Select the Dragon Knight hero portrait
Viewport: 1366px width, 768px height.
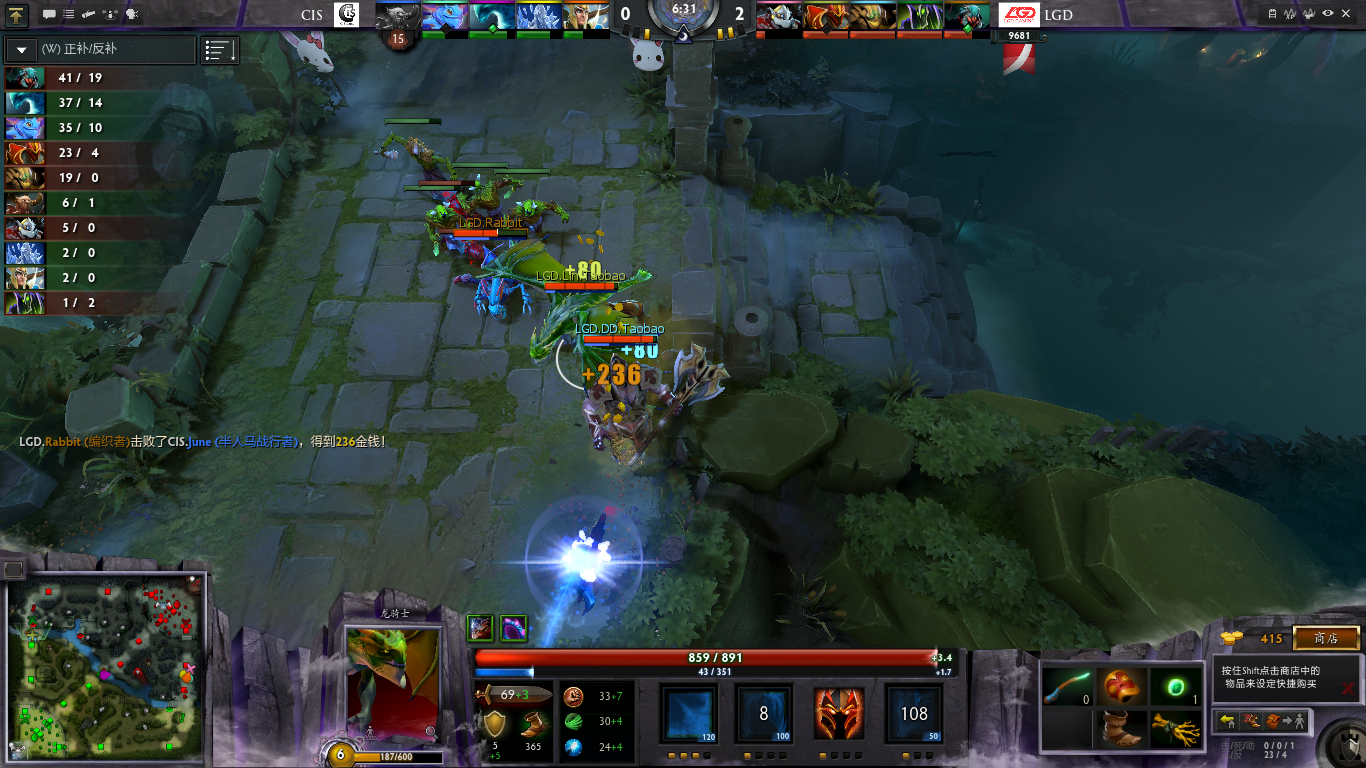coord(392,683)
